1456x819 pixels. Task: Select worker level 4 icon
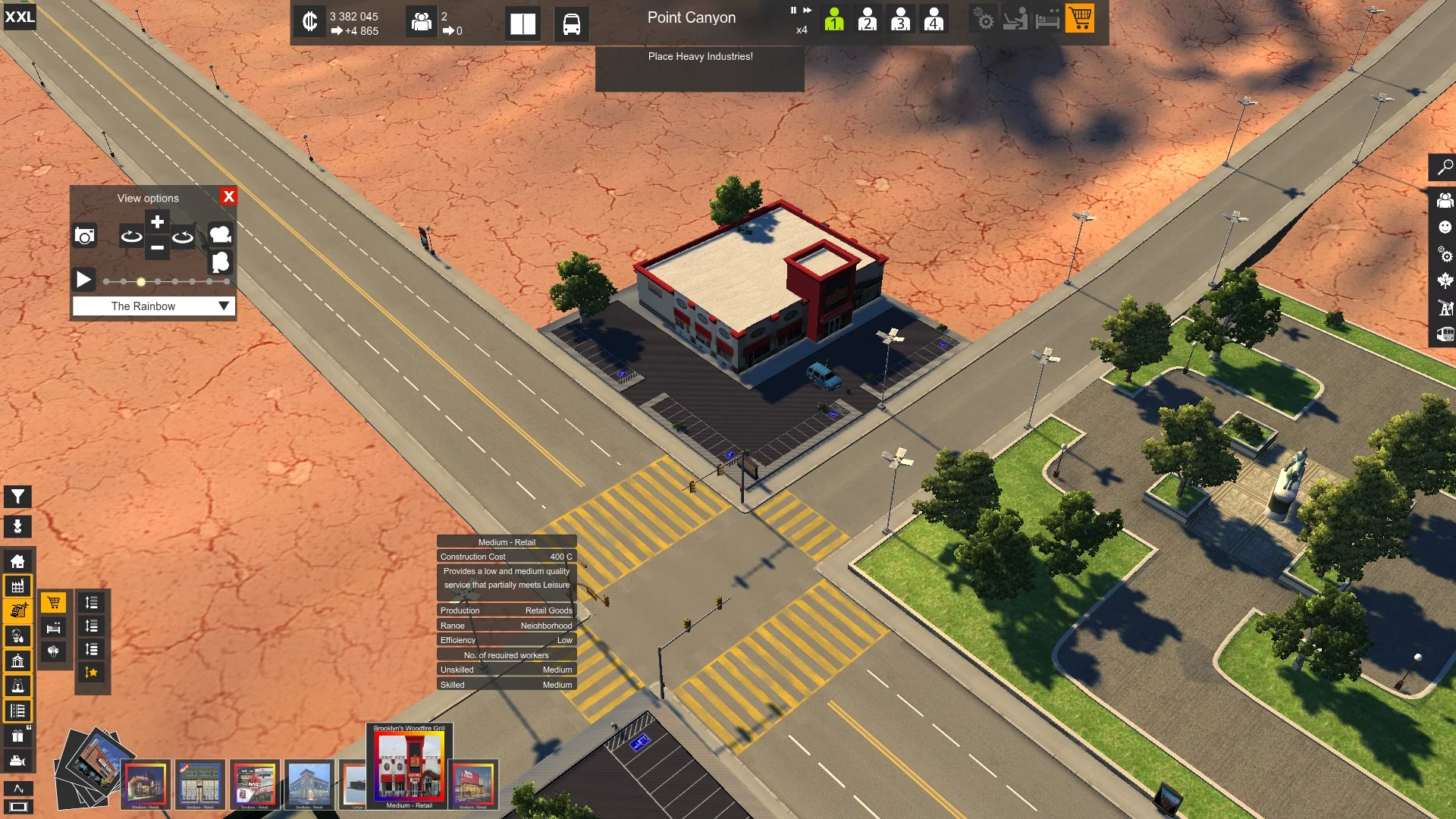[x=934, y=19]
